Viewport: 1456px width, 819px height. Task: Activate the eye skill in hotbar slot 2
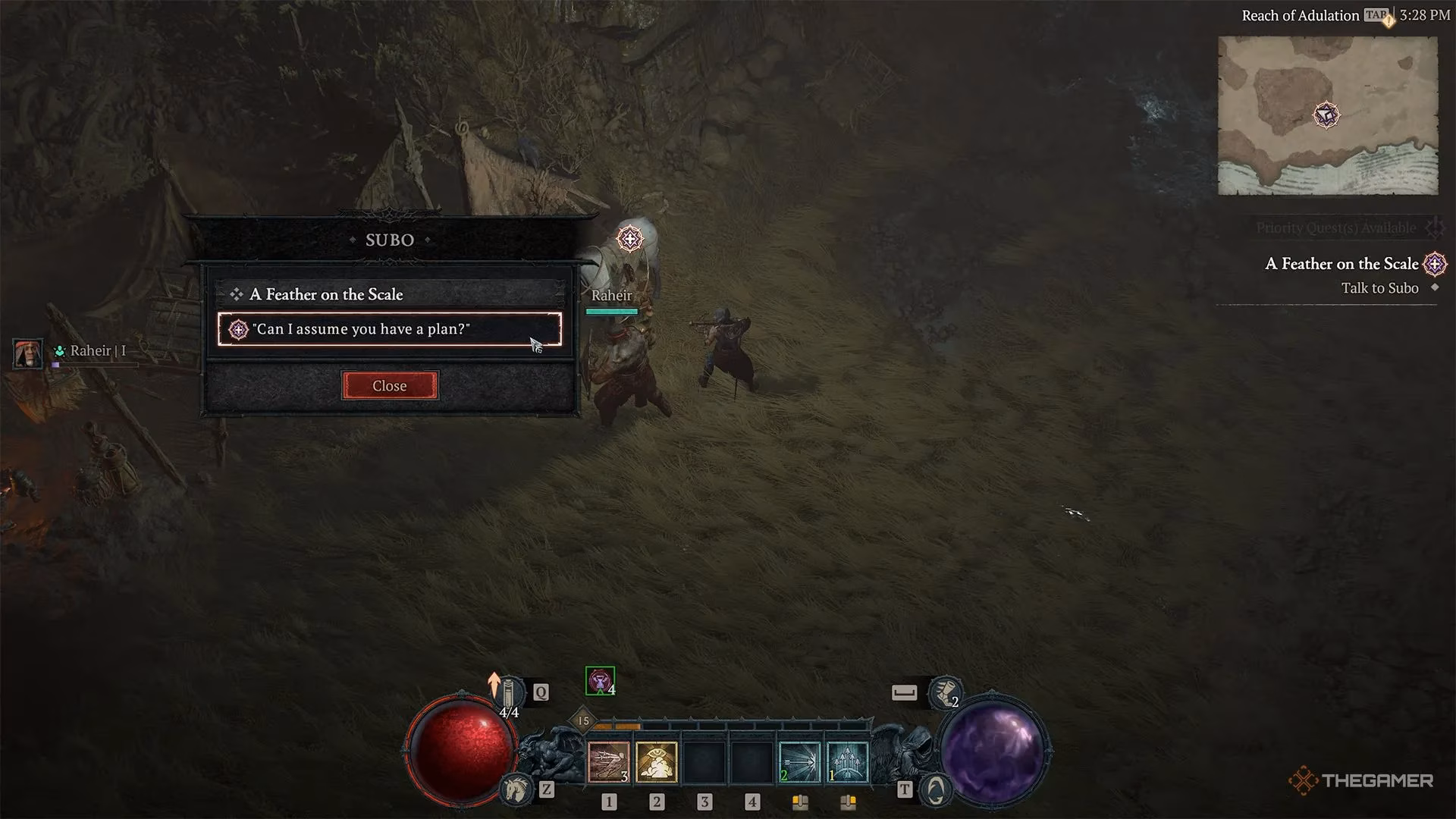[657, 764]
